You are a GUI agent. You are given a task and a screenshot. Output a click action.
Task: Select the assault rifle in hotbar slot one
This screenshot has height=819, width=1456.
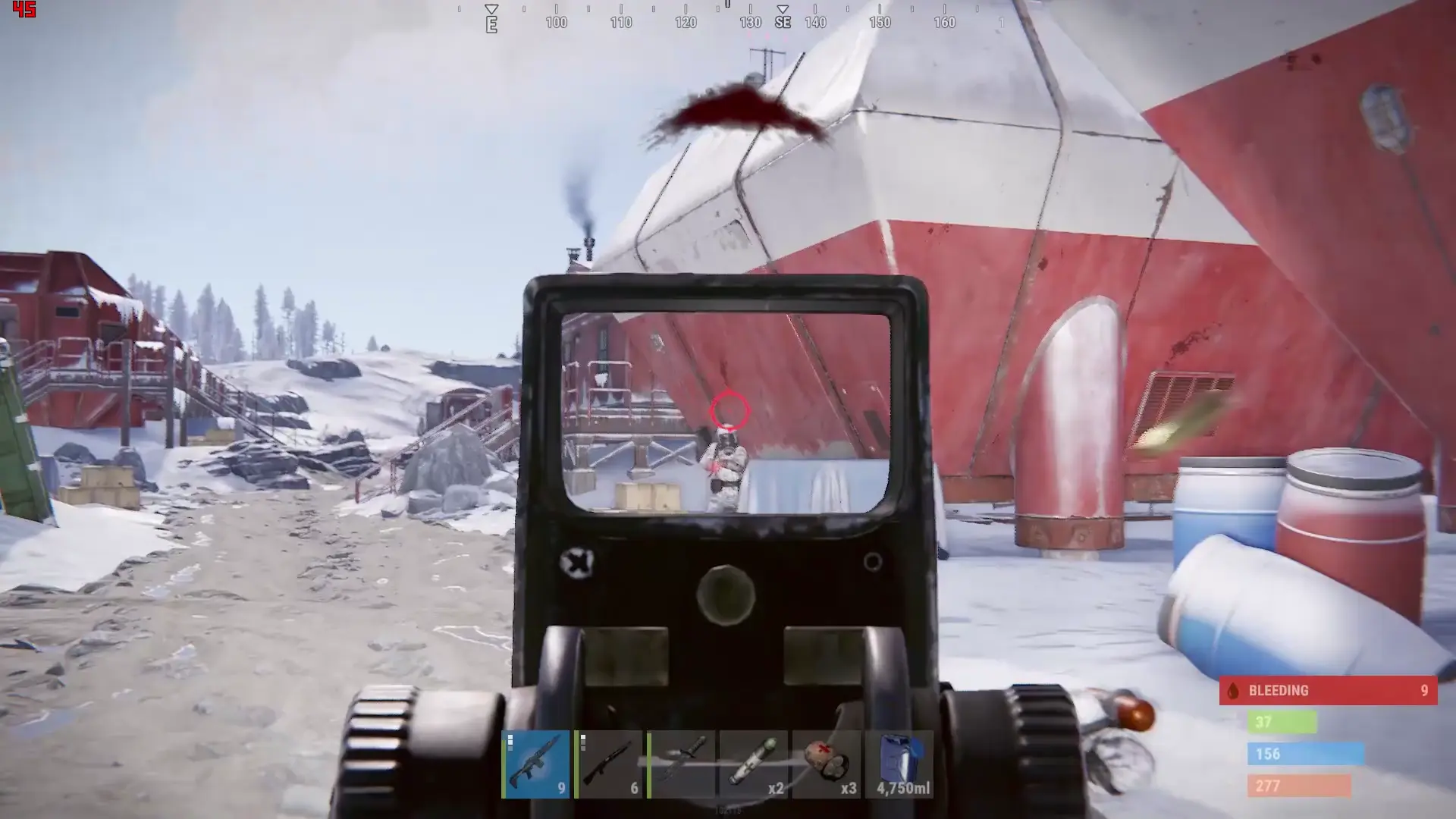[535, 766]
